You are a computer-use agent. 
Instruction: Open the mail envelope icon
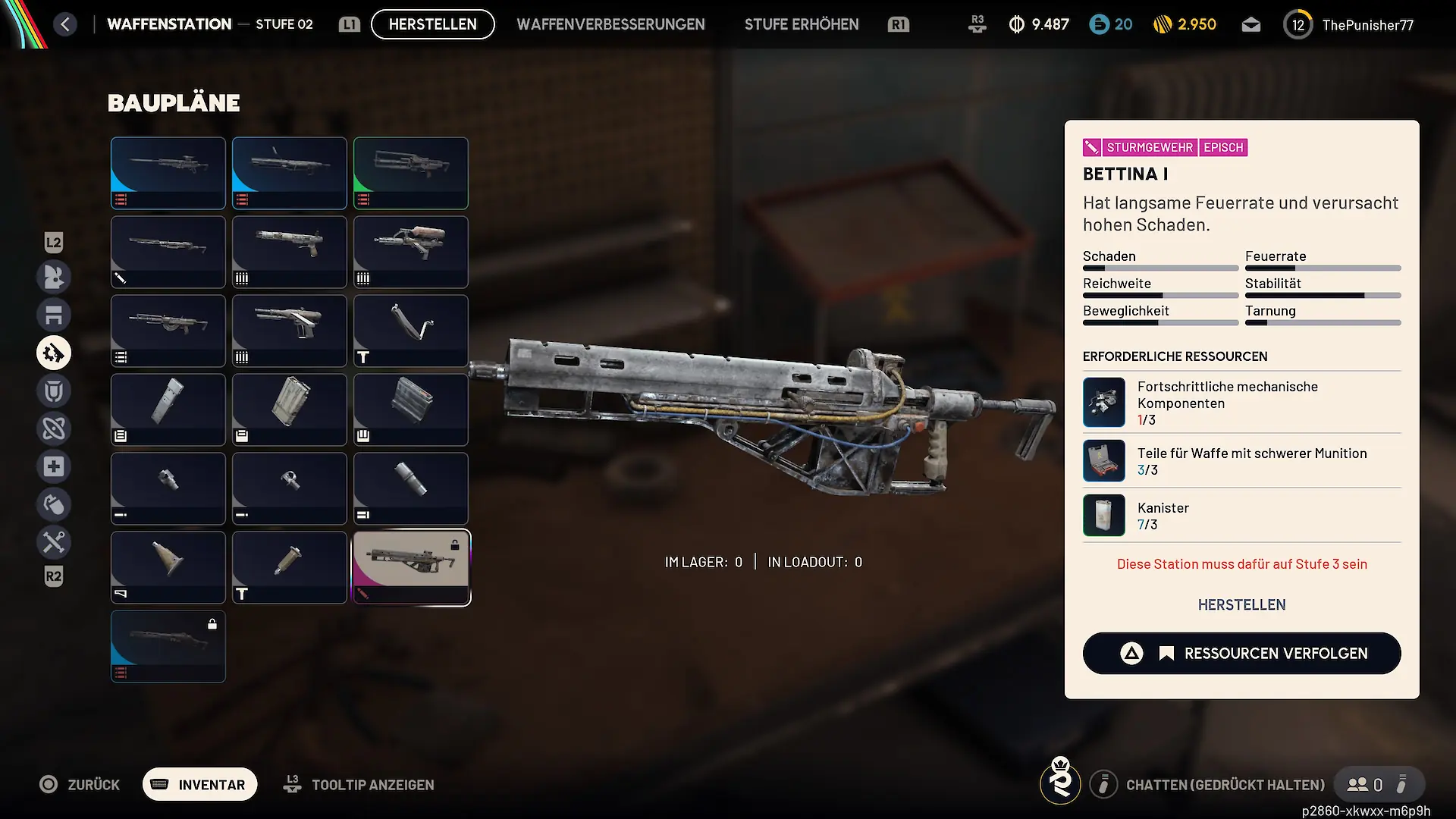(1250, 25)
